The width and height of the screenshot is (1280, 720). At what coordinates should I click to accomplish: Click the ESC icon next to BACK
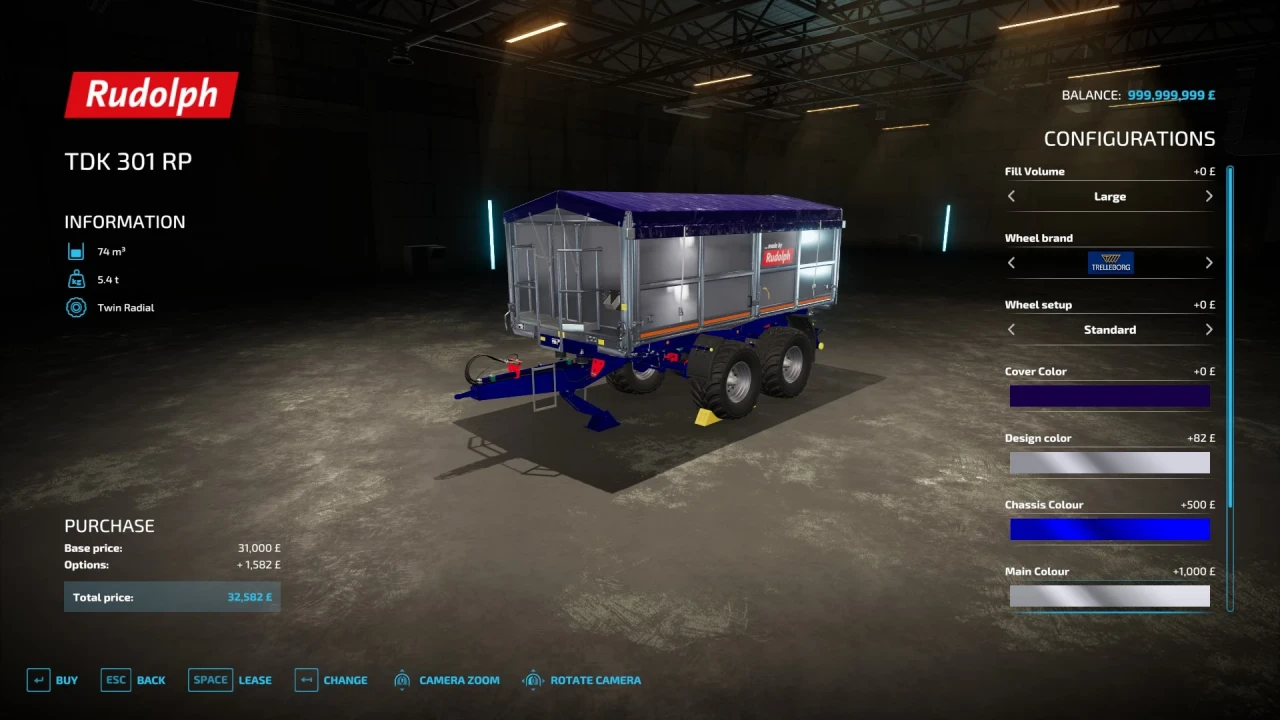(115, 680)
